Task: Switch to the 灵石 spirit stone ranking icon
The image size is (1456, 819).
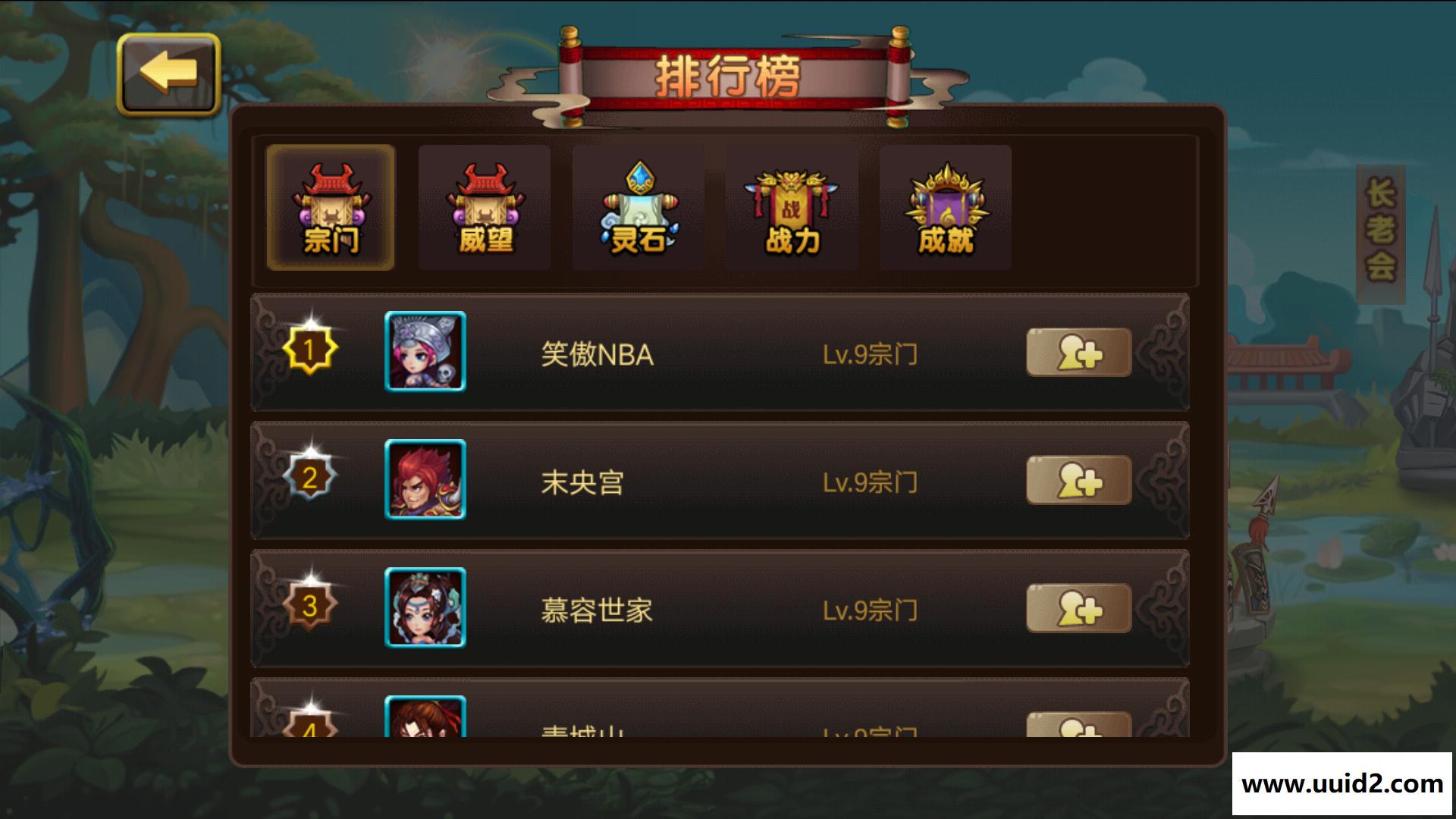Action: (637, 209)
